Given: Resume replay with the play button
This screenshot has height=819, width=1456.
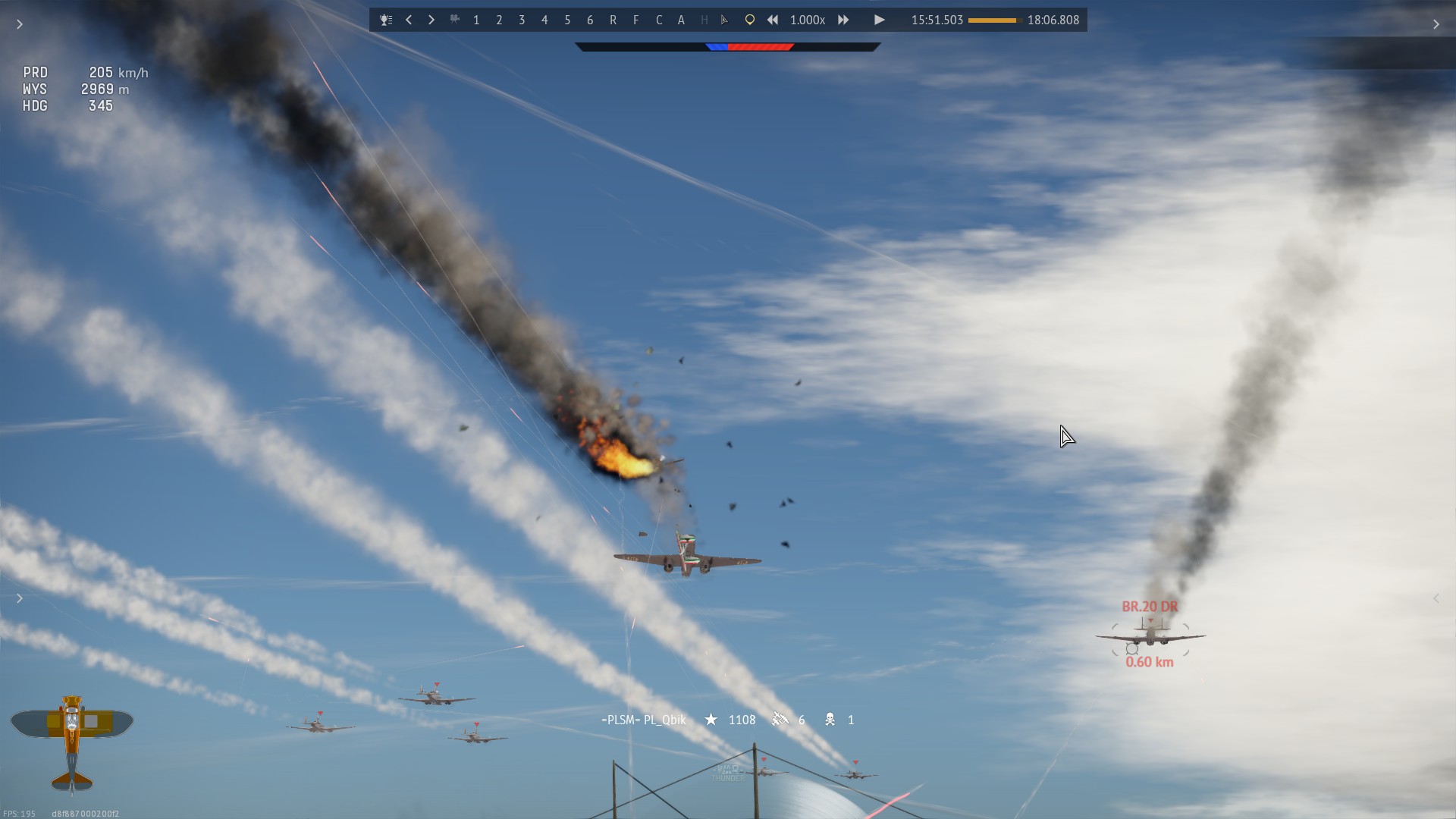Looking at the screenshot, I should pos(879,20).
